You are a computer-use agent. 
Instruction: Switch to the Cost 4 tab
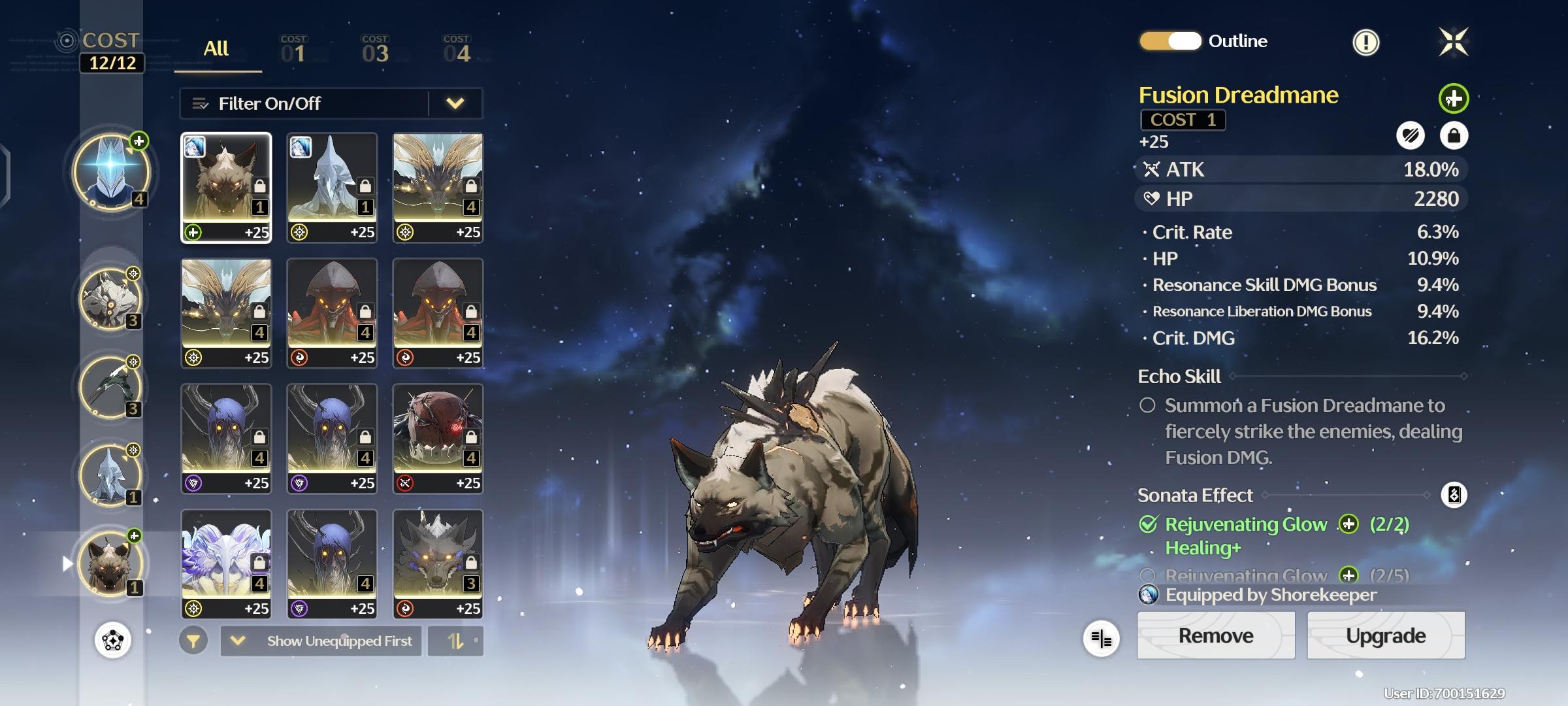click(x=456, y=50)
